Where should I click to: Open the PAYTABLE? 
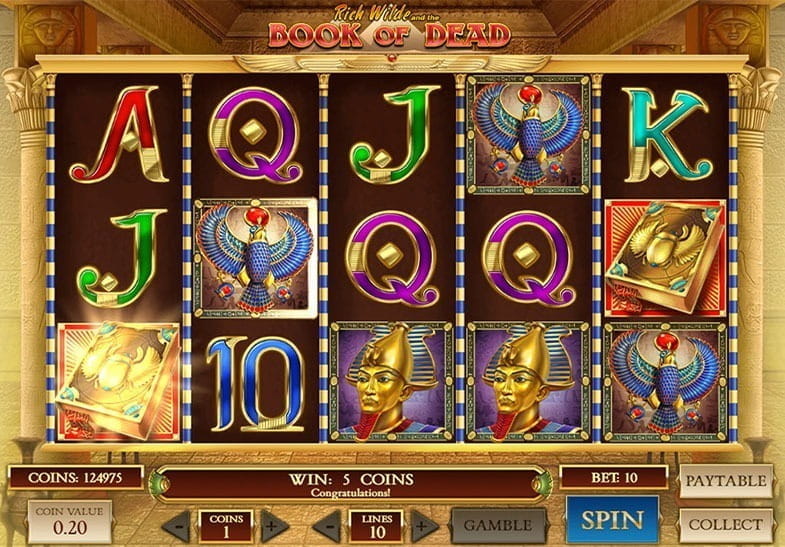tap(726, 481)
